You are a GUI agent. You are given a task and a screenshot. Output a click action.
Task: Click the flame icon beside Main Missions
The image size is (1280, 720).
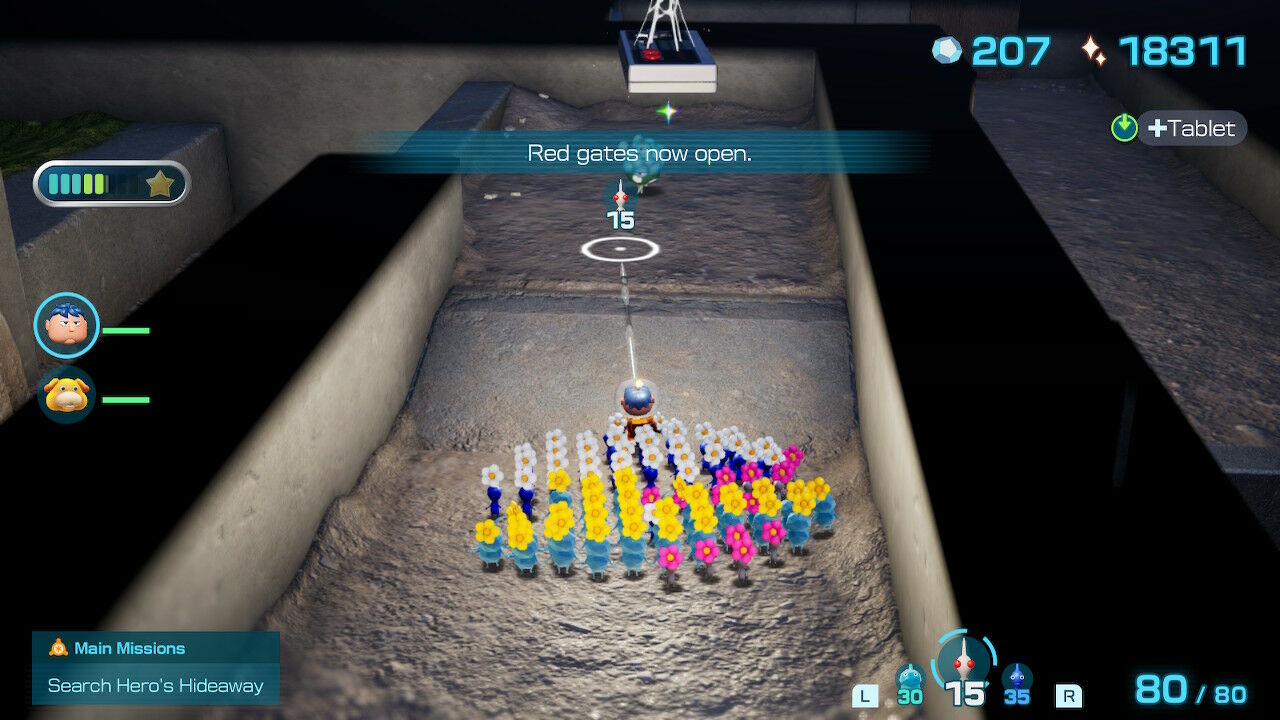[57, 648]
